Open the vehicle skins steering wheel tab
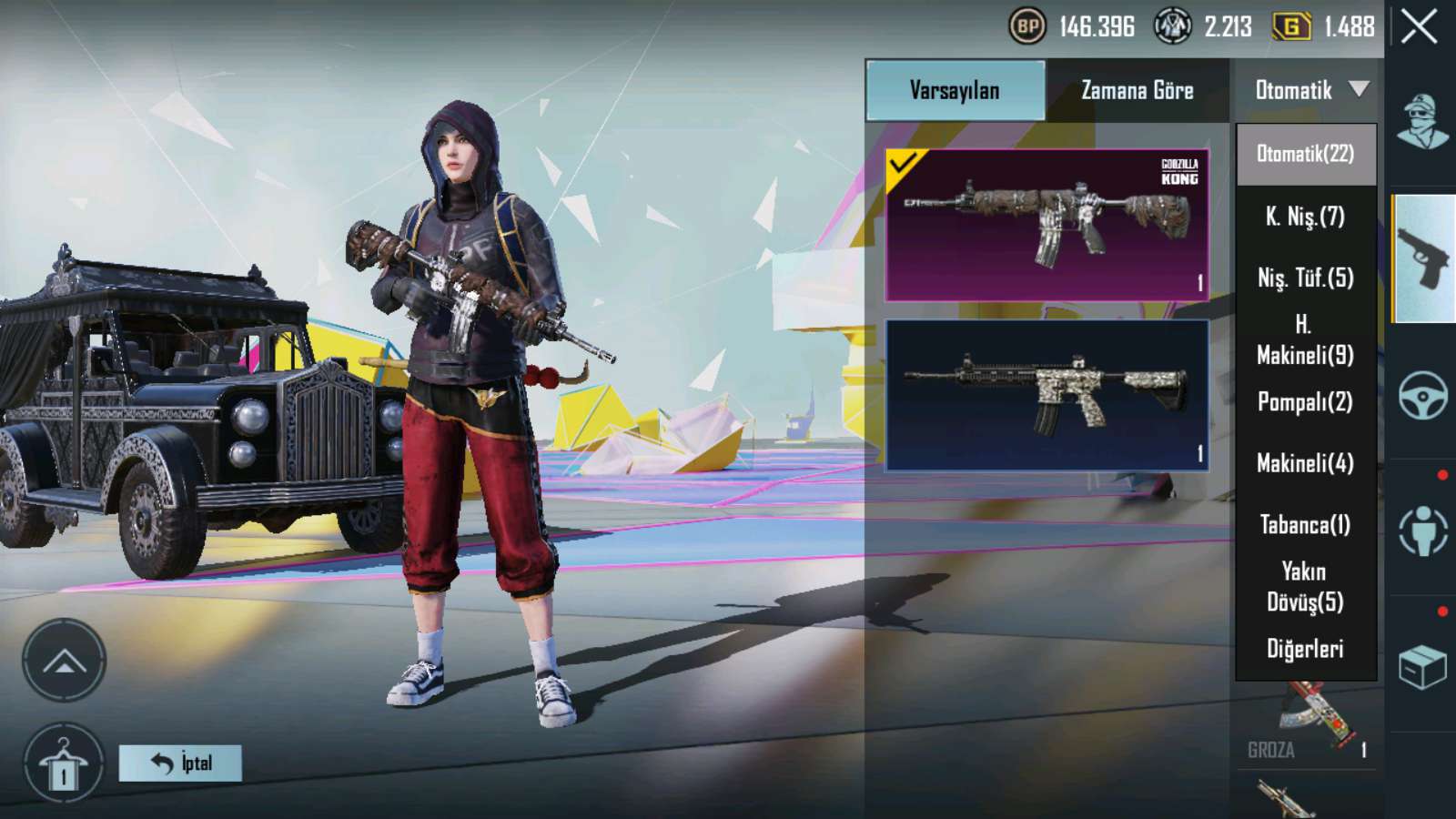This screenshot has width=1456, height=819. [1422, 395]
